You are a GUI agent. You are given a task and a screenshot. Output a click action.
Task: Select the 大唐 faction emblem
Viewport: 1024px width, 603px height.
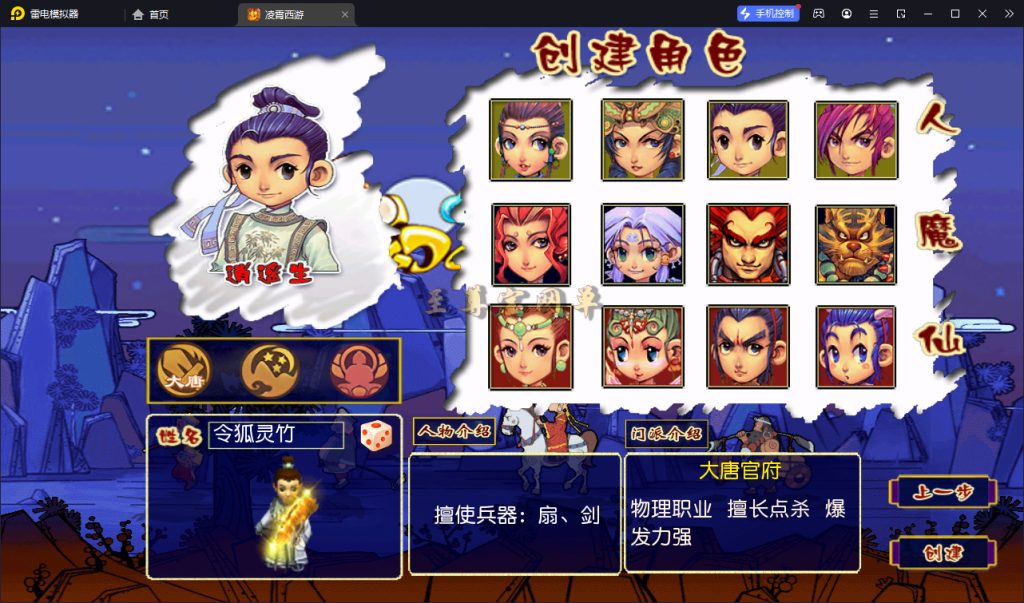click(185, 370)
